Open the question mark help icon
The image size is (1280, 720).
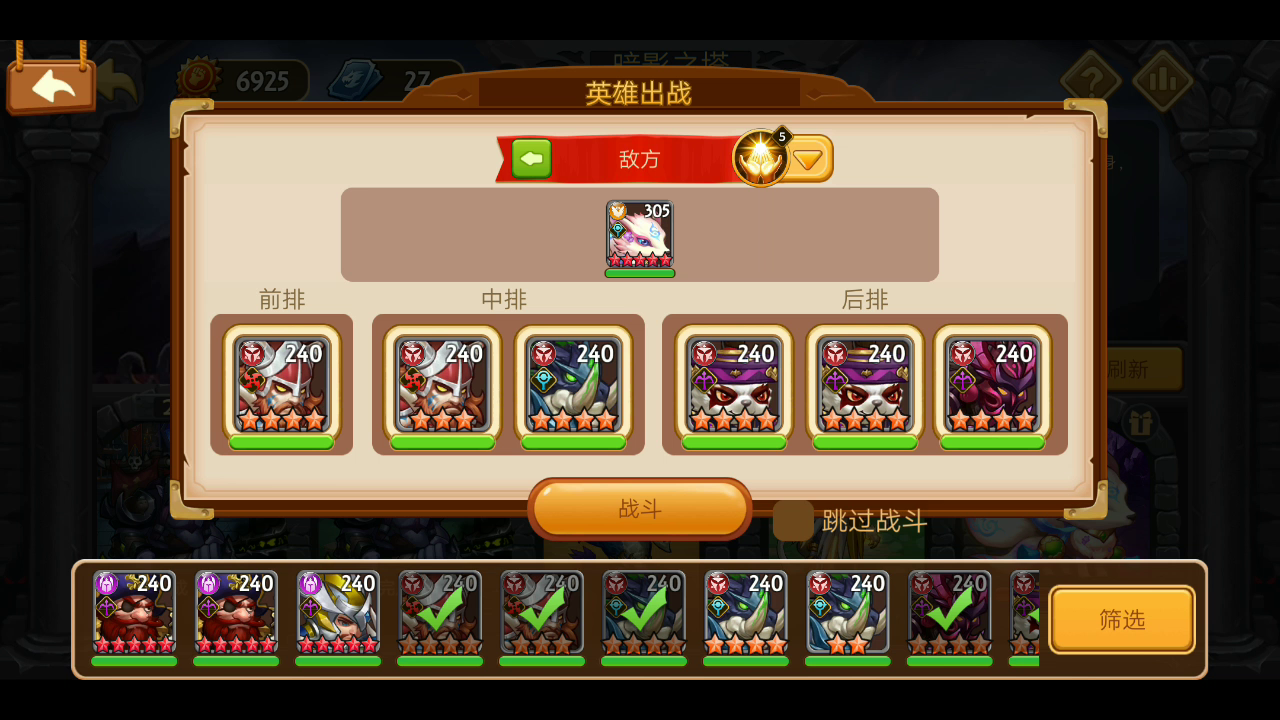1092,79
